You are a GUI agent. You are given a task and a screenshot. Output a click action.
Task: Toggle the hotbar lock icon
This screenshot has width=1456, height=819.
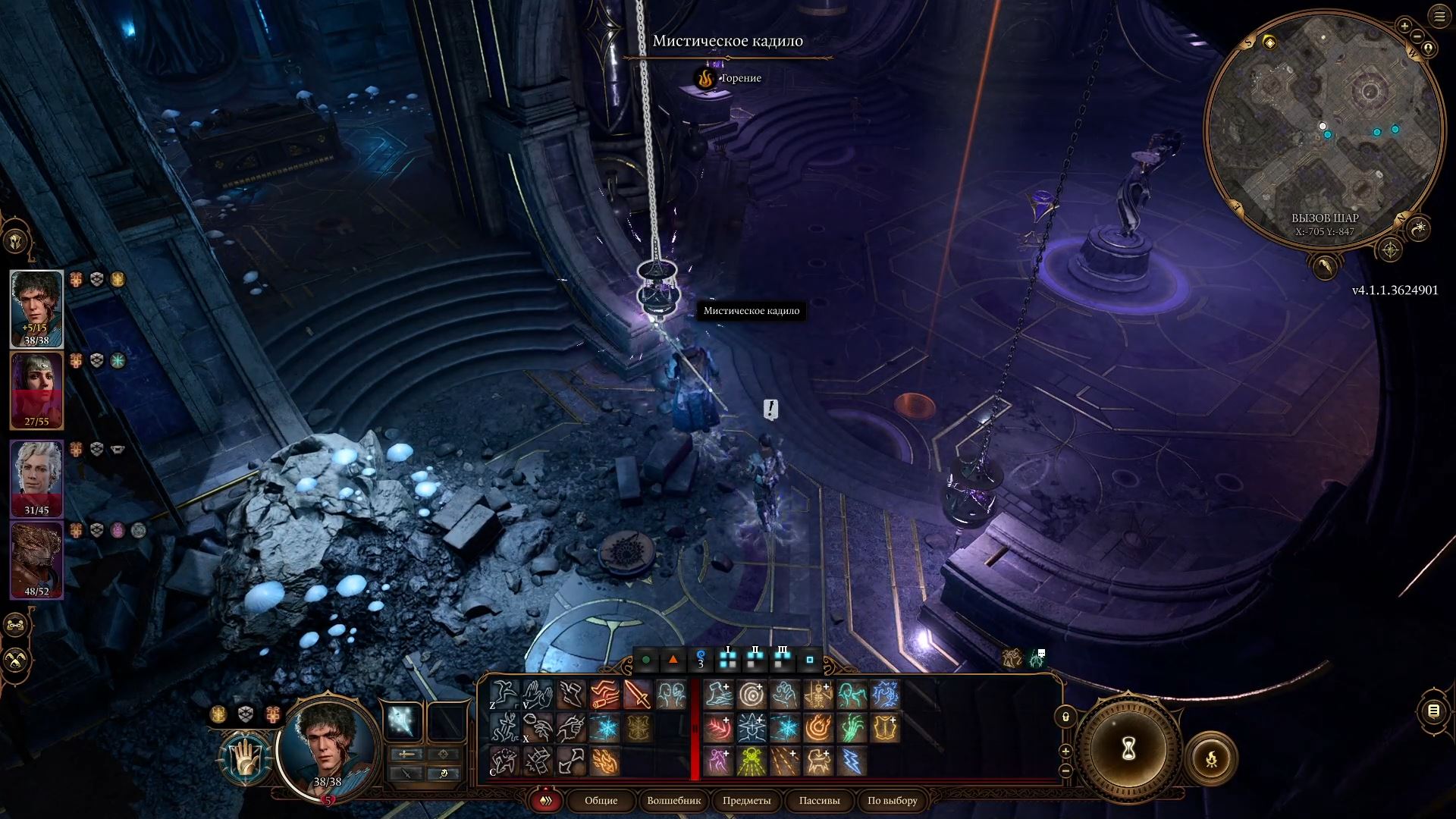(1065, 717)
